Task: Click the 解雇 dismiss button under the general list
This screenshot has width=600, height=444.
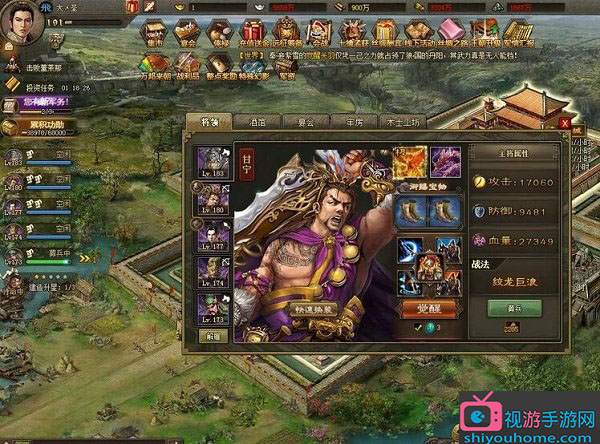Action: (x=213, y=335)
